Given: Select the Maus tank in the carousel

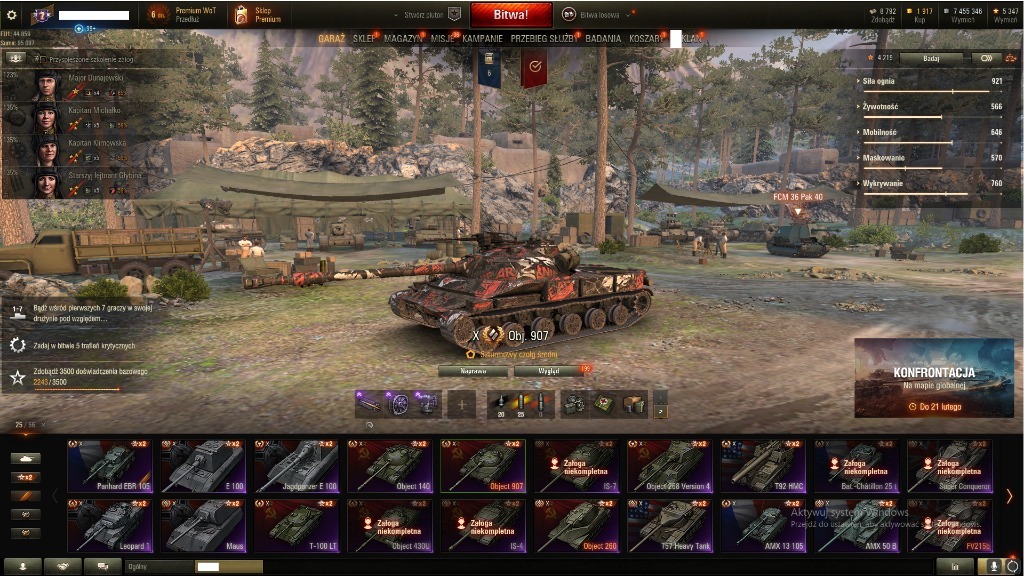Looking at the screenshot, I should click(x=203, y=525).
